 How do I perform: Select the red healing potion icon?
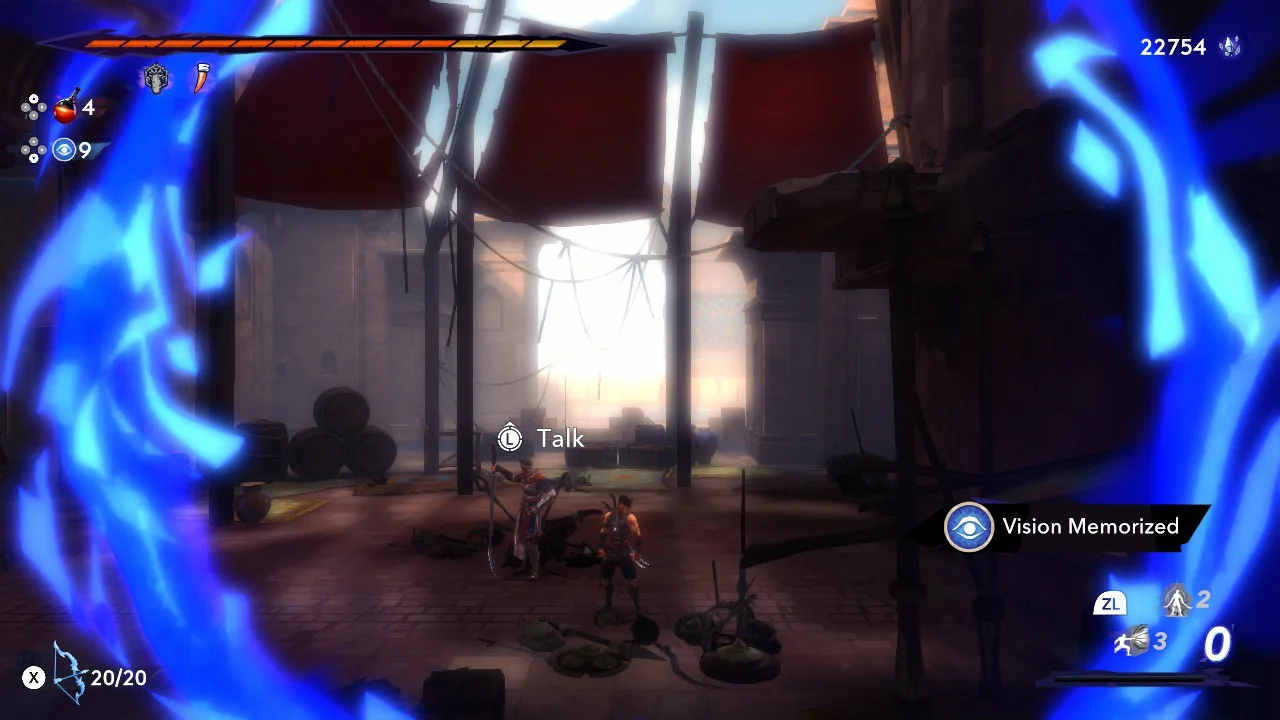(x=66, y=105)
